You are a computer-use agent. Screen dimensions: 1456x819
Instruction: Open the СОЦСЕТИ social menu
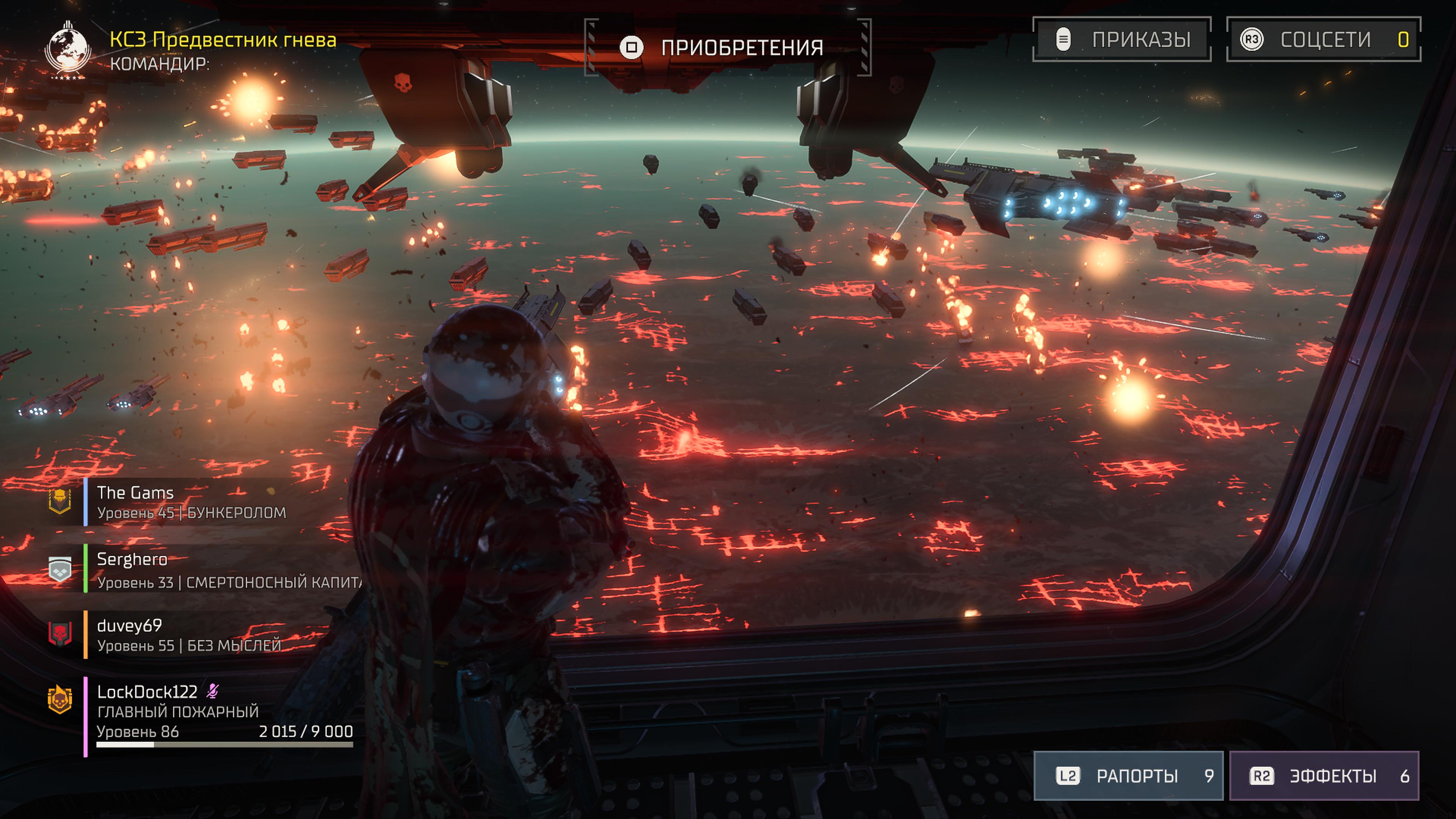[1323, 39]
